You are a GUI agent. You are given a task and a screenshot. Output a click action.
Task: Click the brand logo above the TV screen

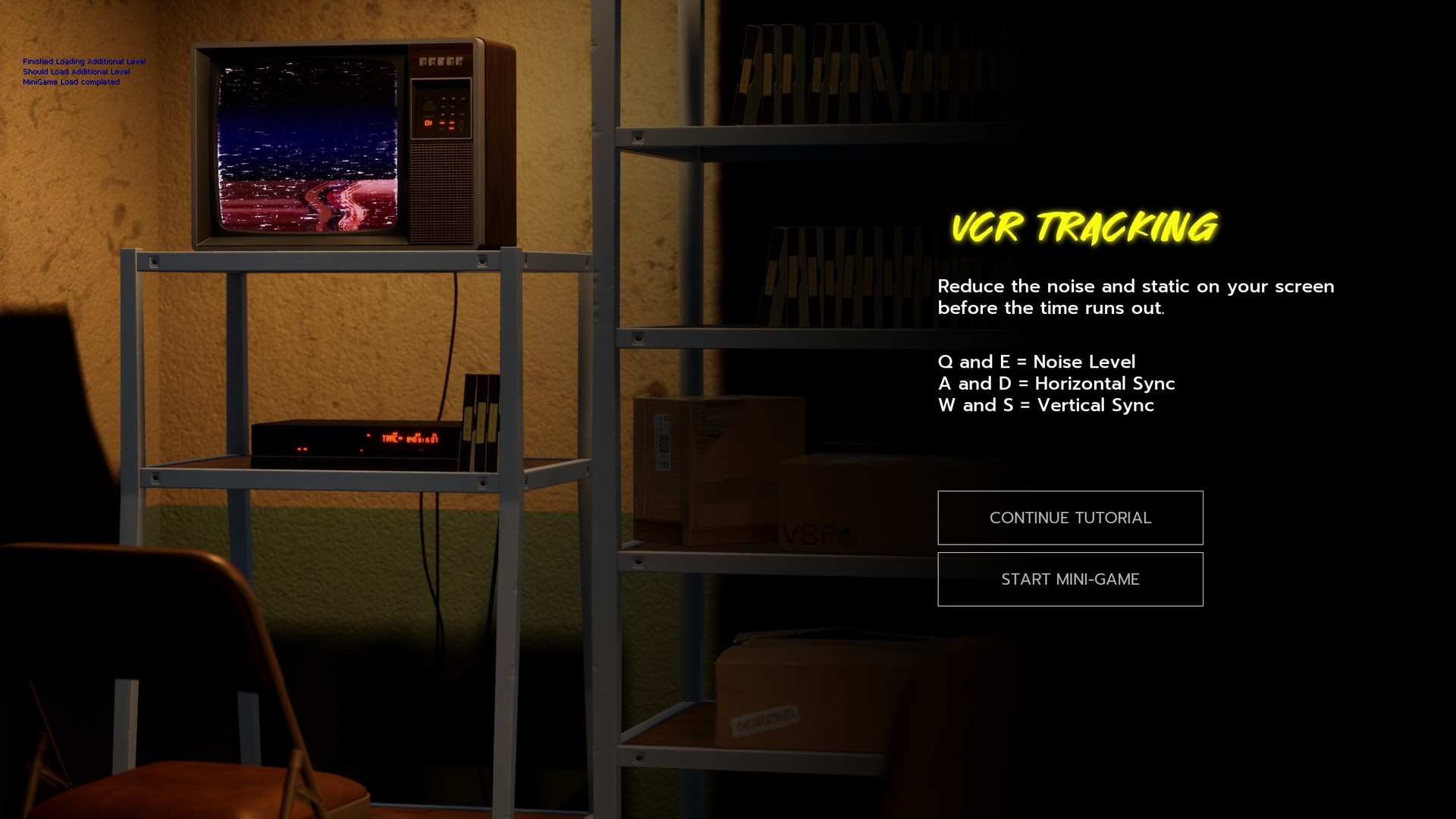(442, 61)
